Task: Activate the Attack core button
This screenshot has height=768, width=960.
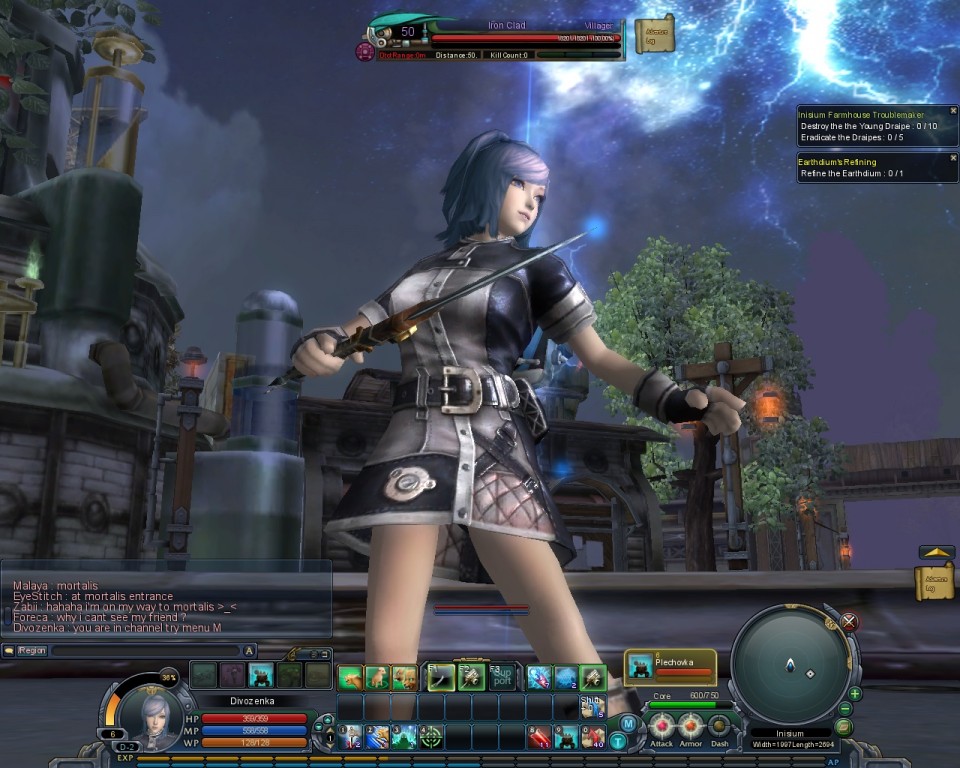Action: 662,727
